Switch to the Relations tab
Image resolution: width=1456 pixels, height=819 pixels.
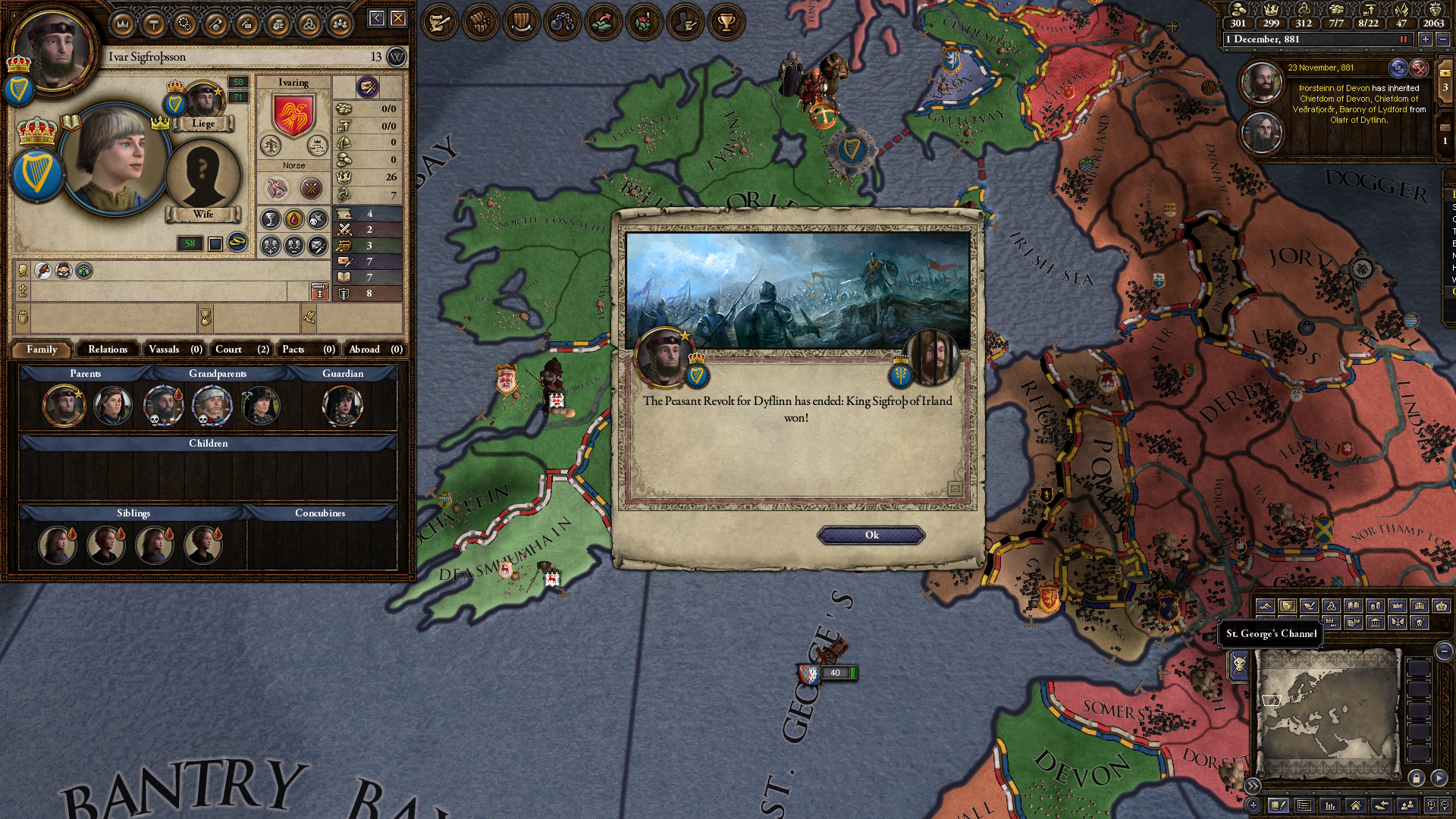pos(107,350)
